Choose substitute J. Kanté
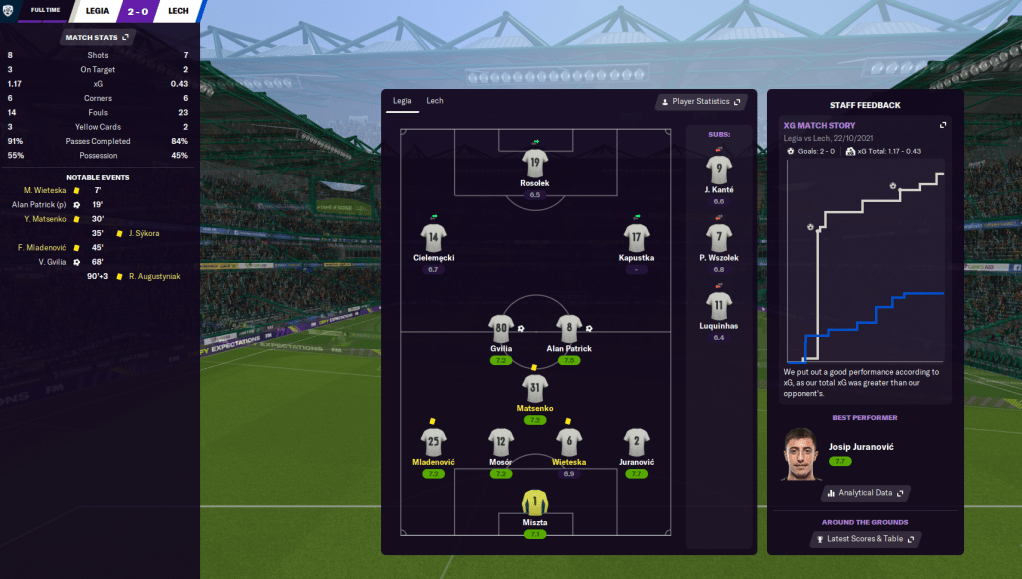The width and height of the screenshot is (1022, 579). click(718, 169)
